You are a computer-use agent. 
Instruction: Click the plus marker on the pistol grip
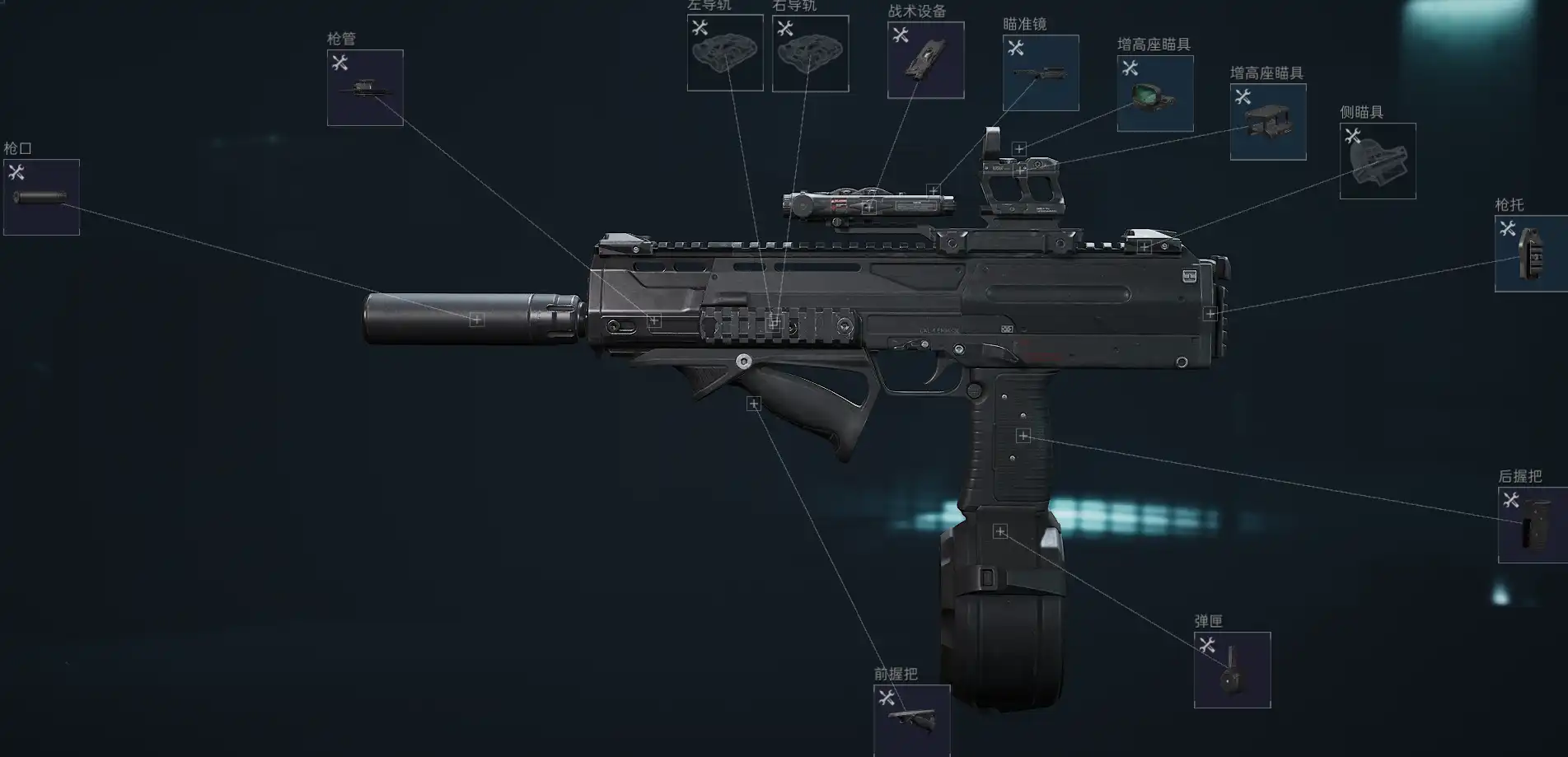(x=1023, y=436)
